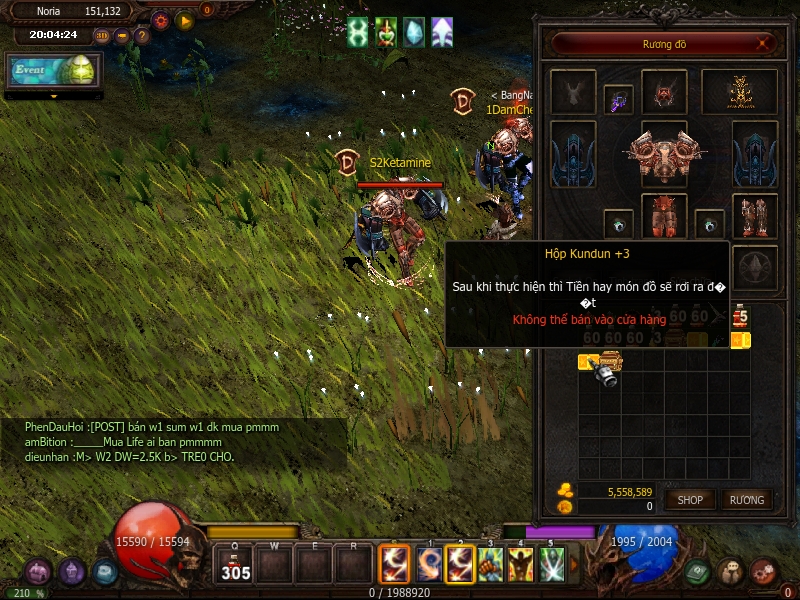Screen dimensions: 800x600
Task: Expand the arrow under the Event banner
Action: click(53, 97)
